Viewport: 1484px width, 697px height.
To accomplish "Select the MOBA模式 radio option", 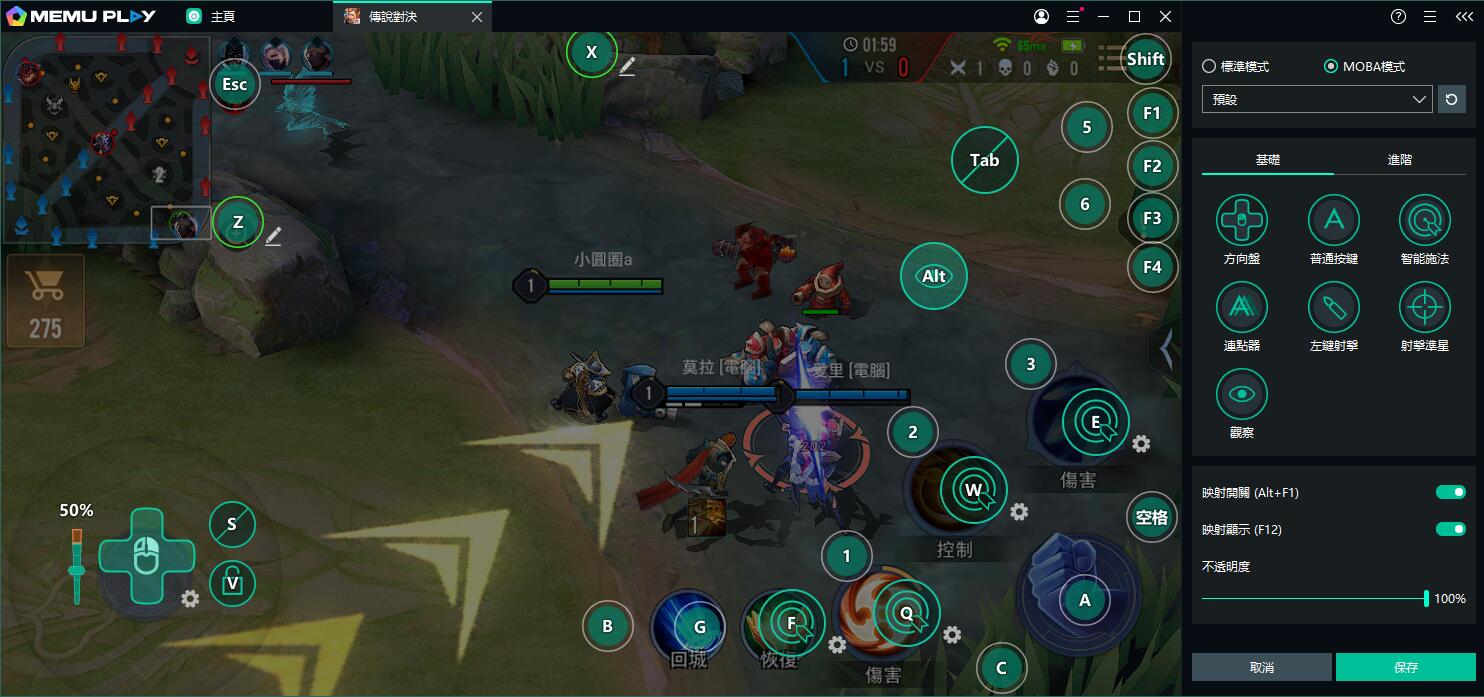I will 1331,67.
